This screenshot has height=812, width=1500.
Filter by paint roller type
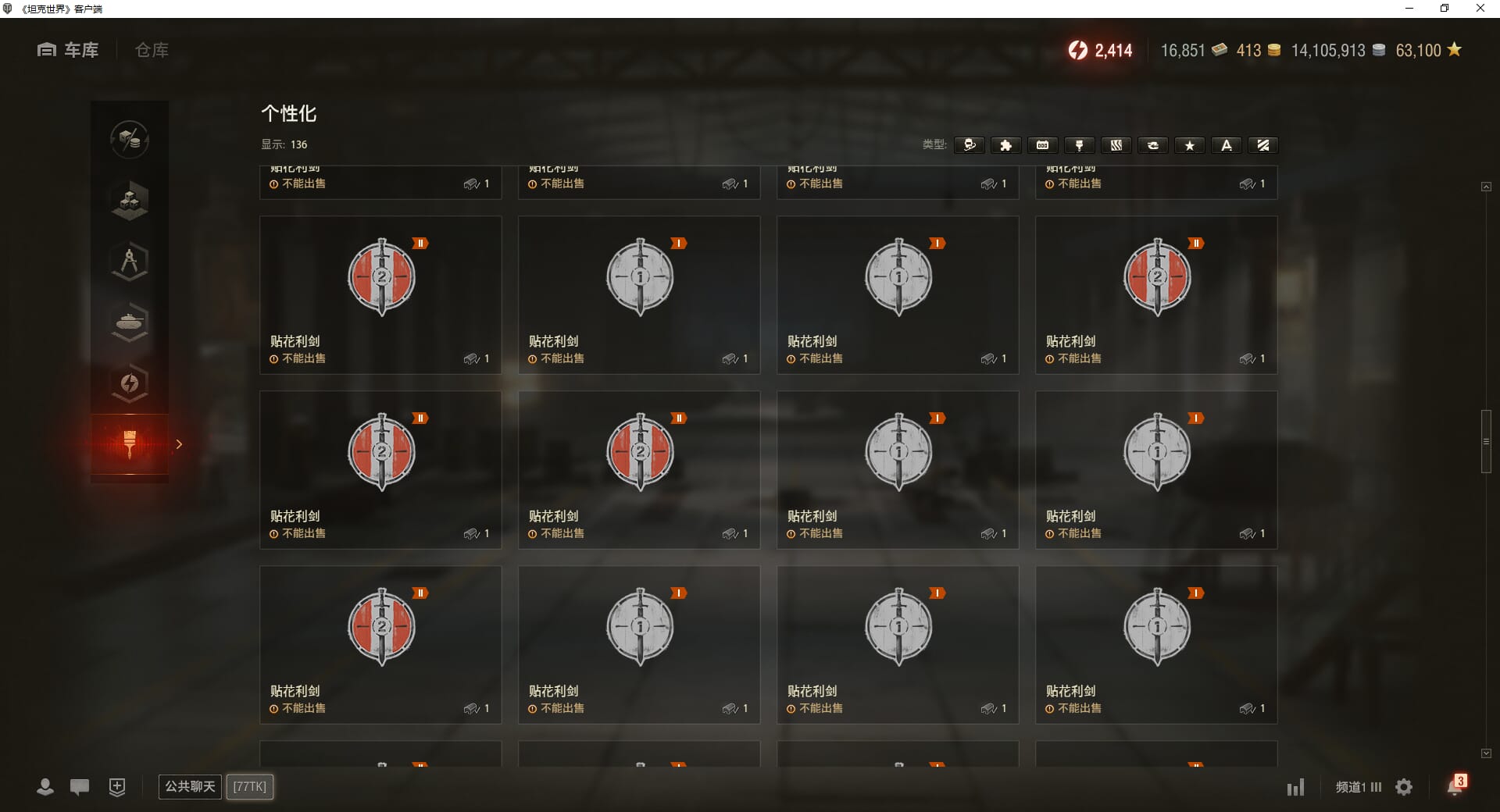(x=1079, y=145)
